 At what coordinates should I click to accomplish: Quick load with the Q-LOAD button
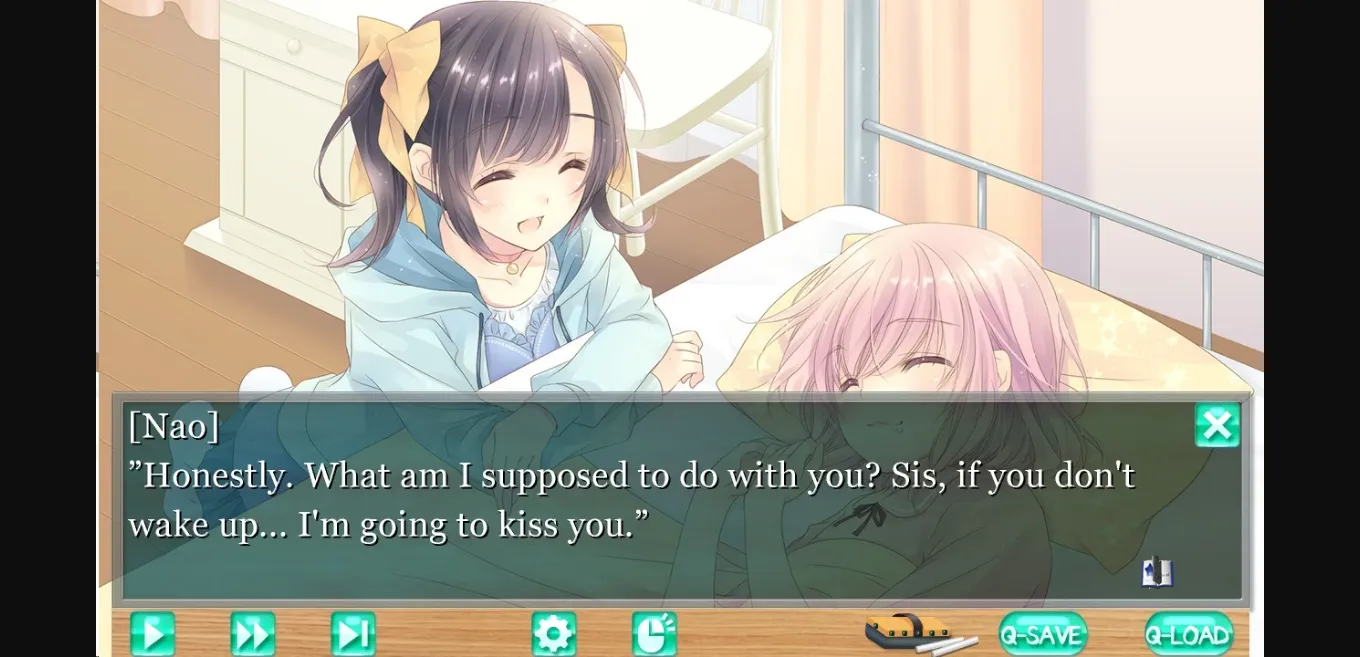coord(1189,634)
